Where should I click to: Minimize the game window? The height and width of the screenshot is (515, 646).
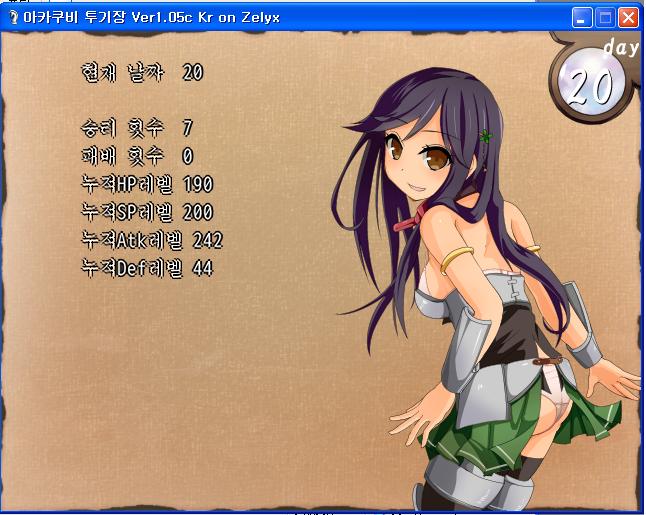tap(582, 17)
